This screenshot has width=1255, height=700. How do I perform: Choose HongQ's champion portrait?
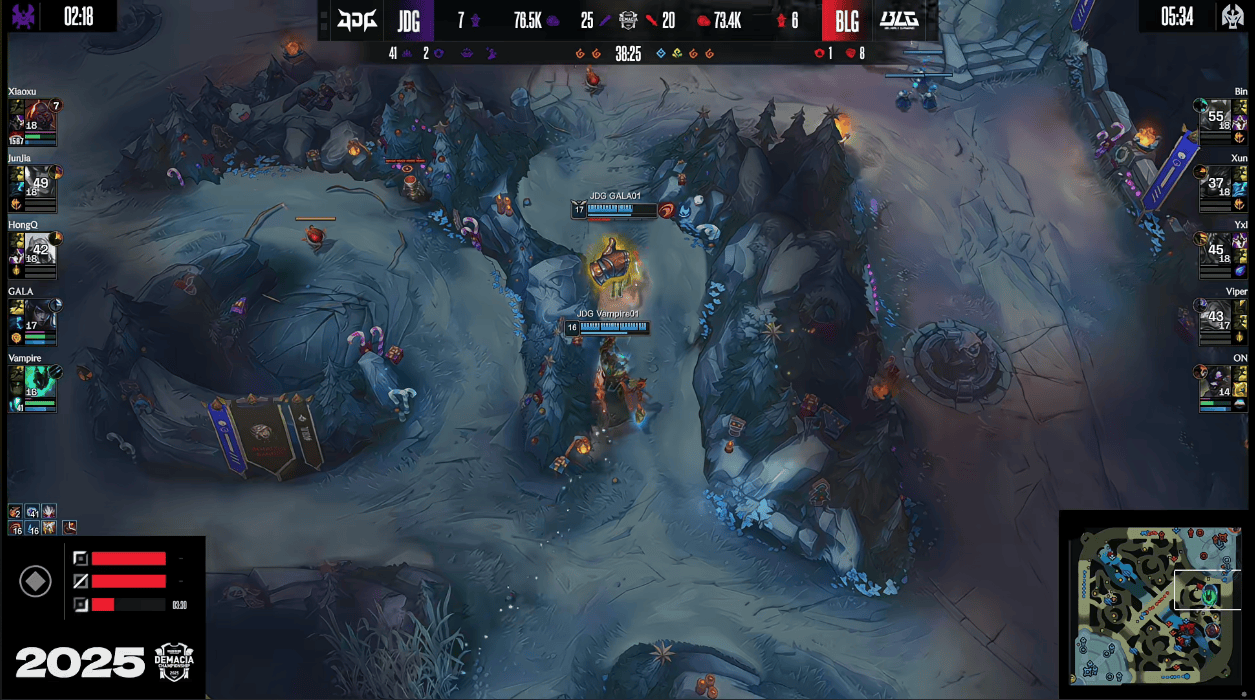click(41, 248)
